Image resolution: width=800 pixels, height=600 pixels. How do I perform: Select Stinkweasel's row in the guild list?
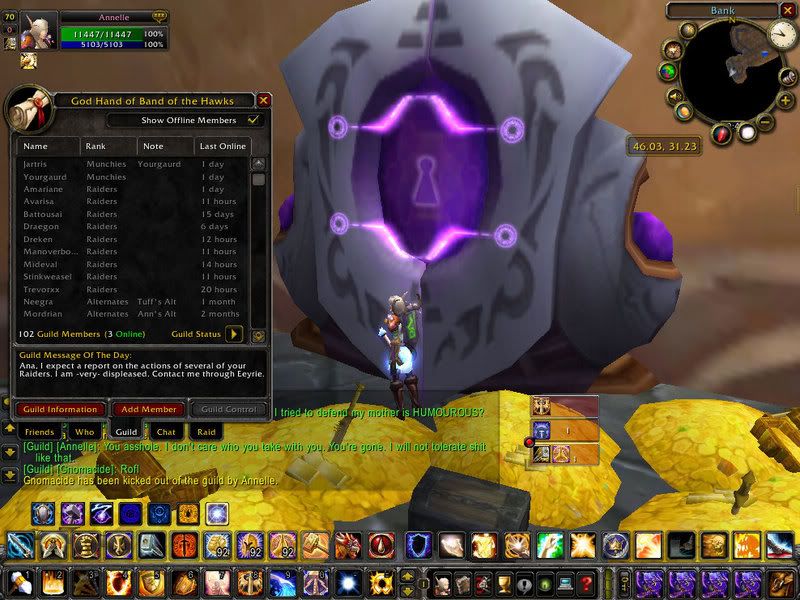point(46,277)
